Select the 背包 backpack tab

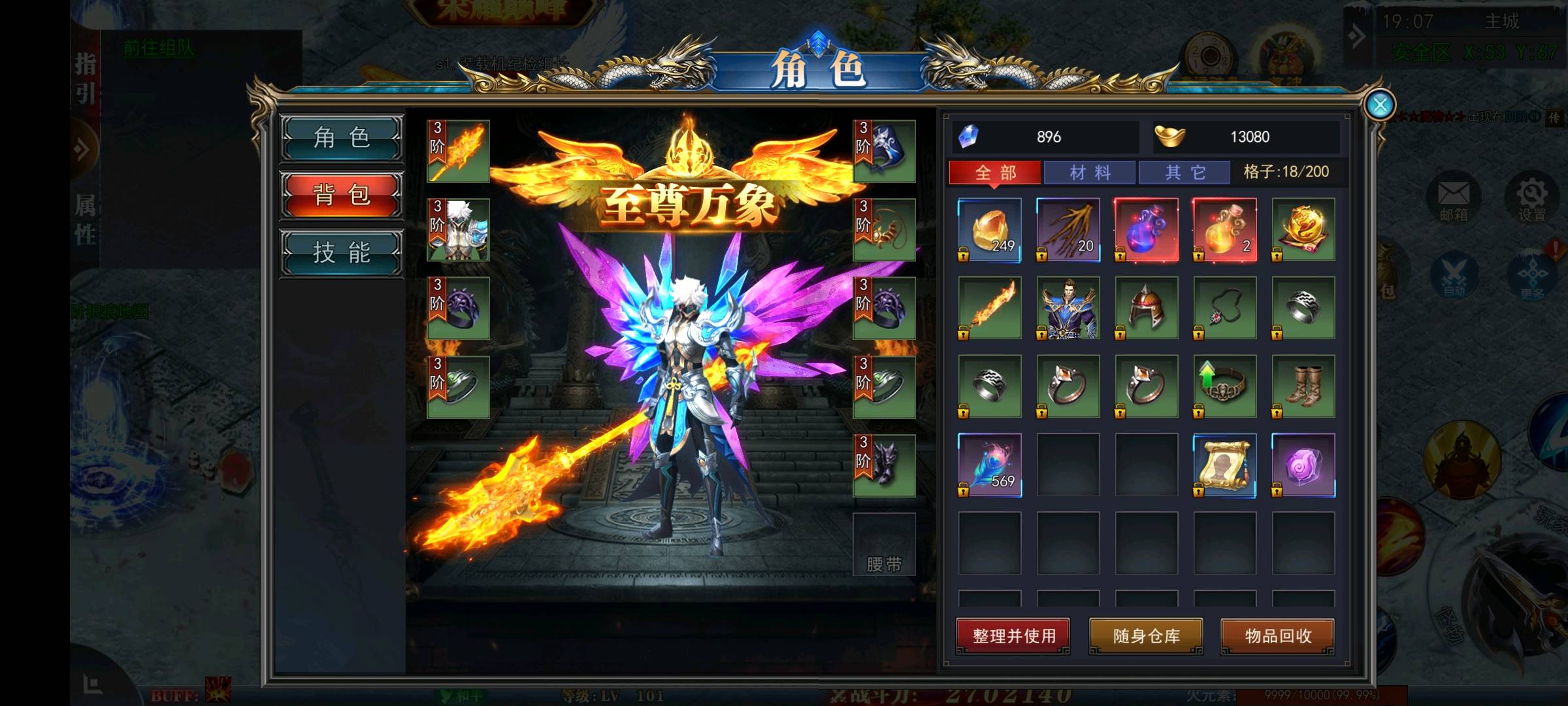[342, 195]
